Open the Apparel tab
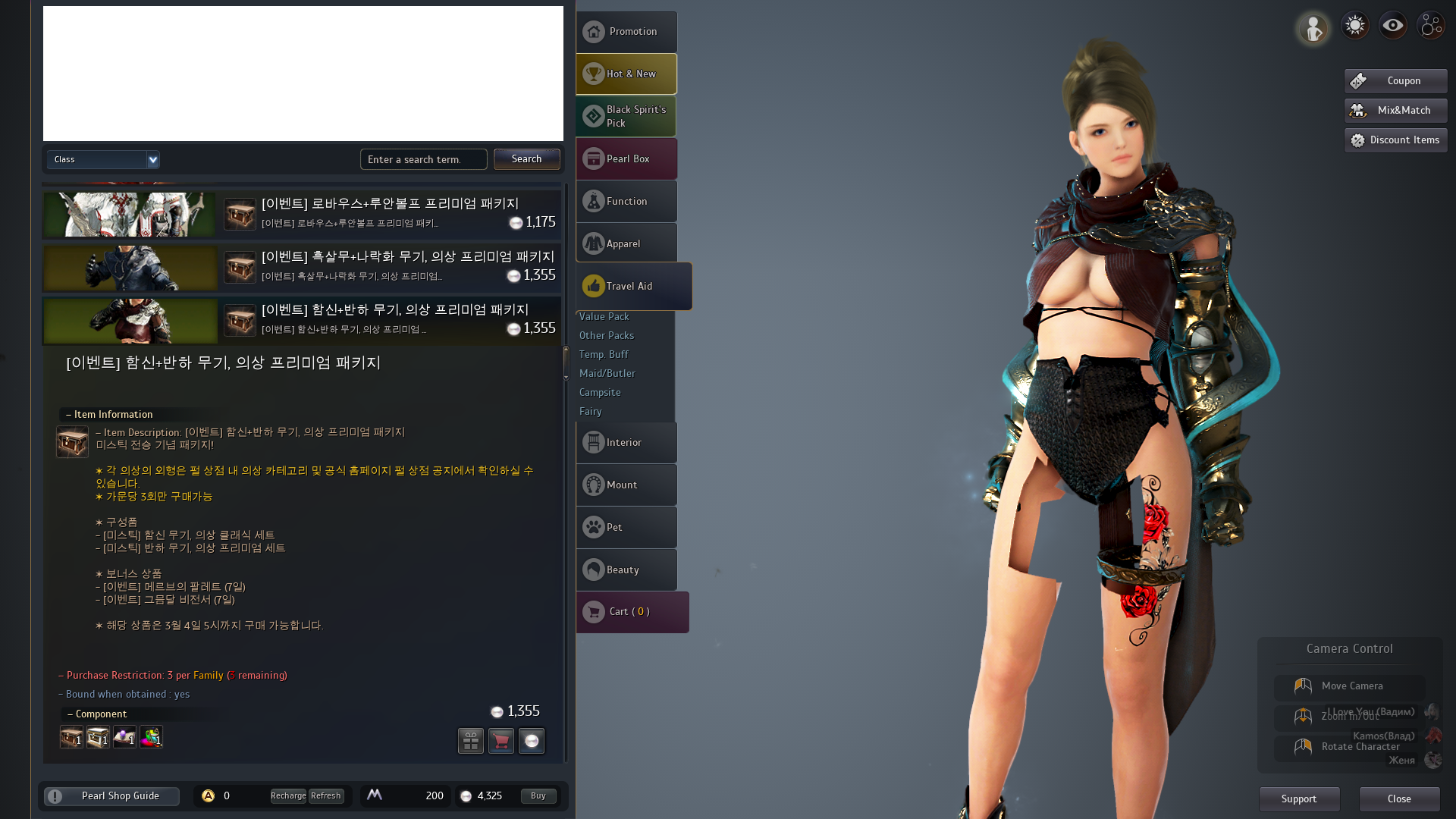This screenshot has height=819, width=1456. pos(626,243)
